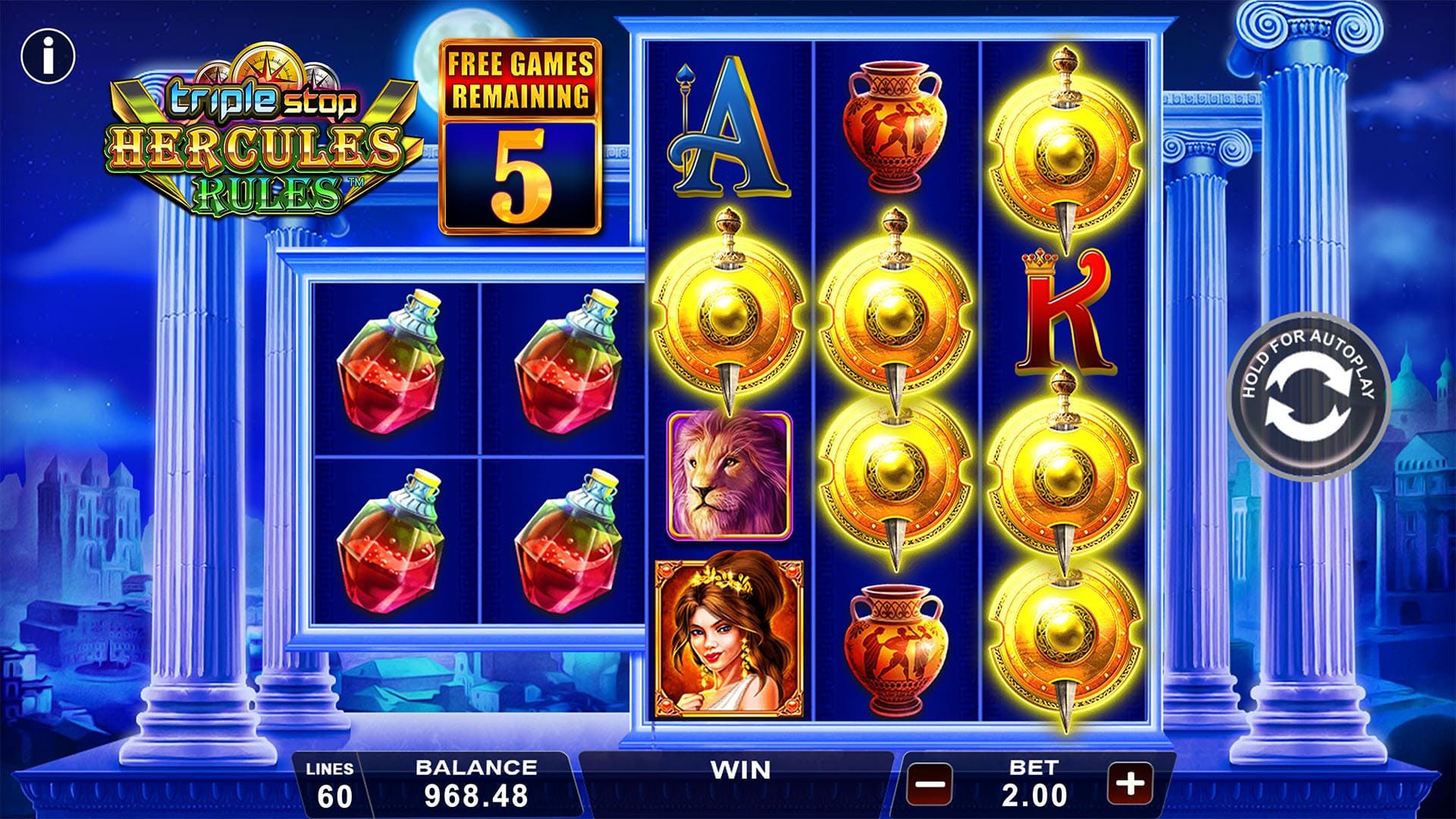Increase the bet with the plus button

(x=1130, y=782)
